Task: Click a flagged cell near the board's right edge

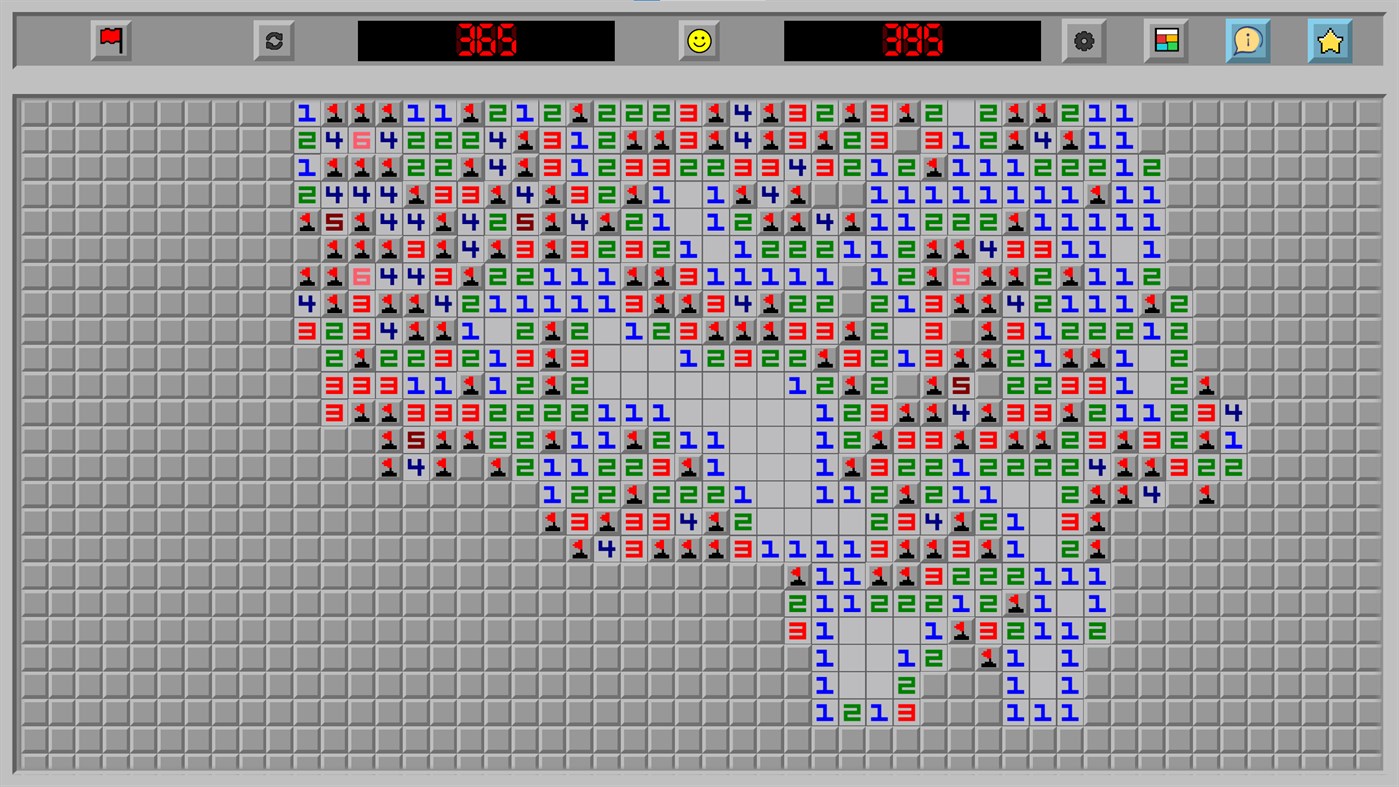Action: point(1205,494)
